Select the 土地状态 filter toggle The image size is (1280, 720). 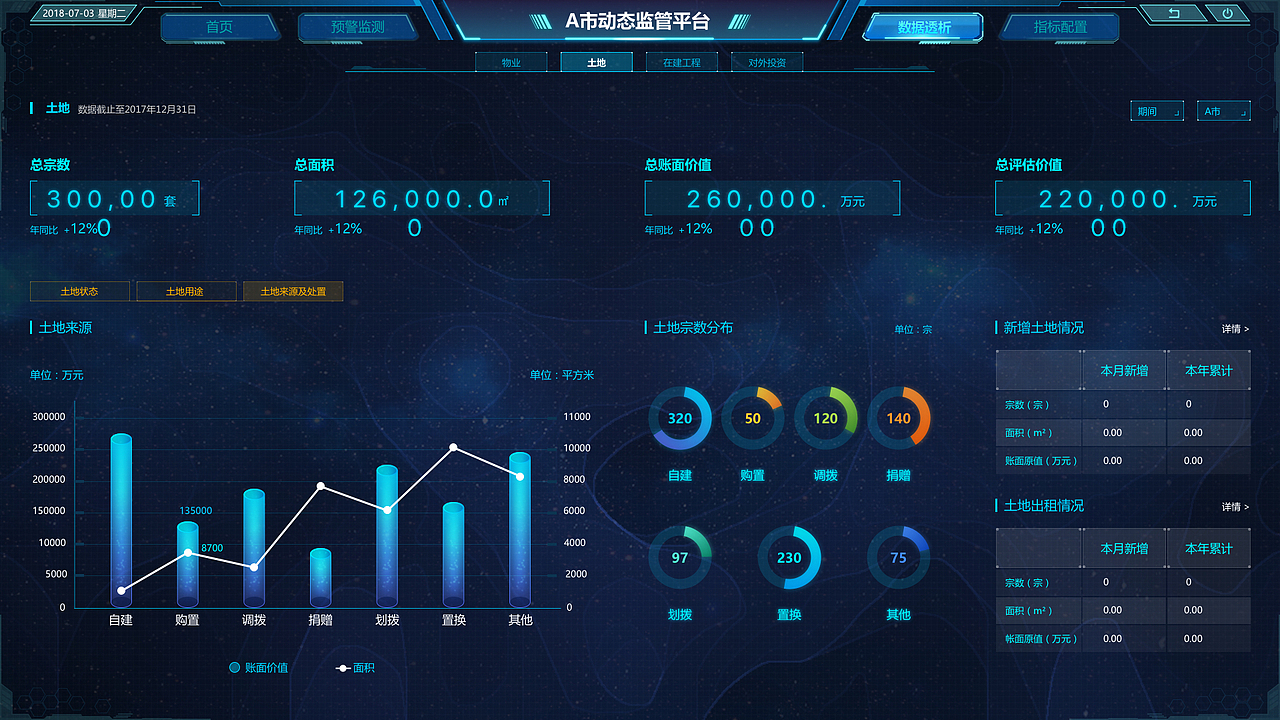click(80, 291)
